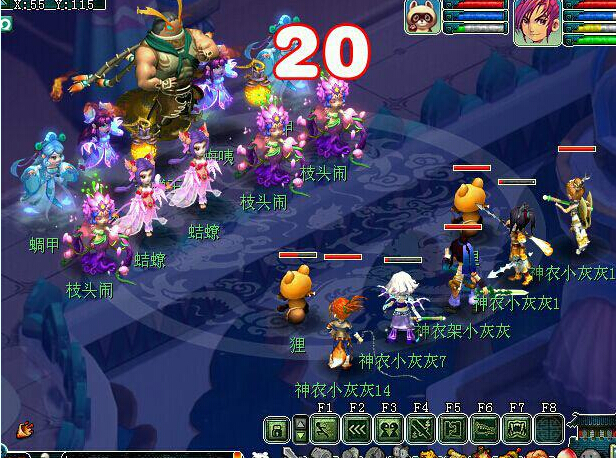Switch hotbar page with the arrow stepper

(301, 430)
